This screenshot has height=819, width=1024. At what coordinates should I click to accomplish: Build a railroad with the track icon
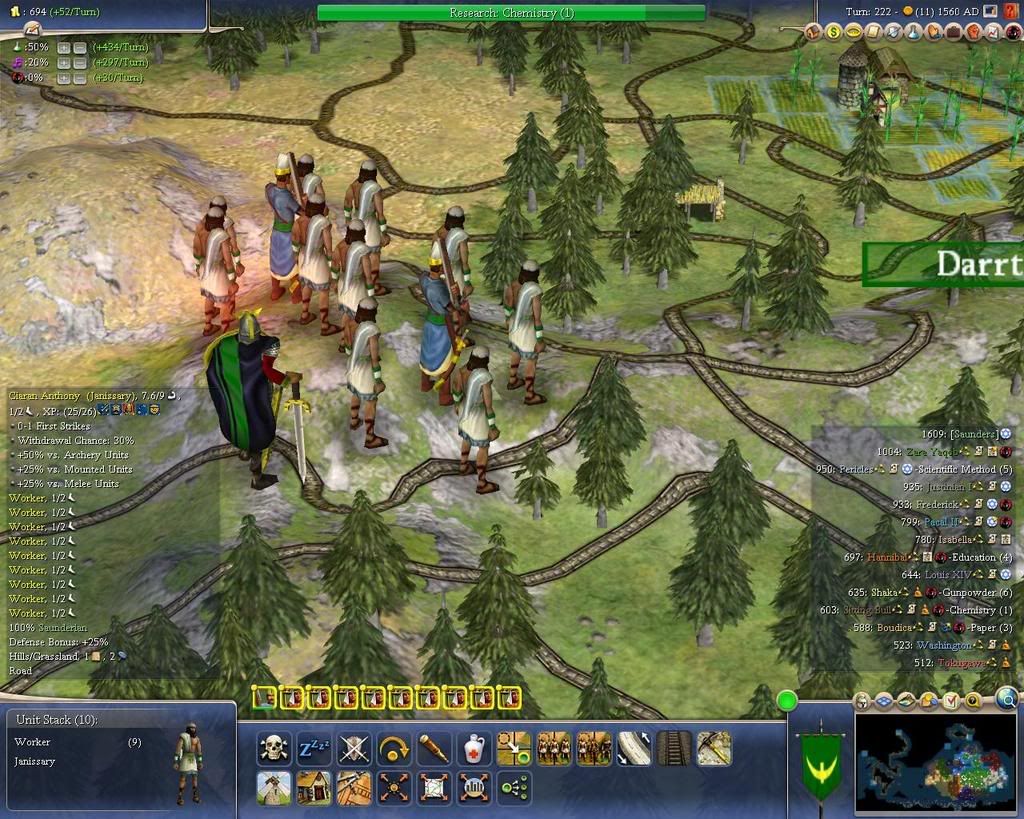[674, 748]
